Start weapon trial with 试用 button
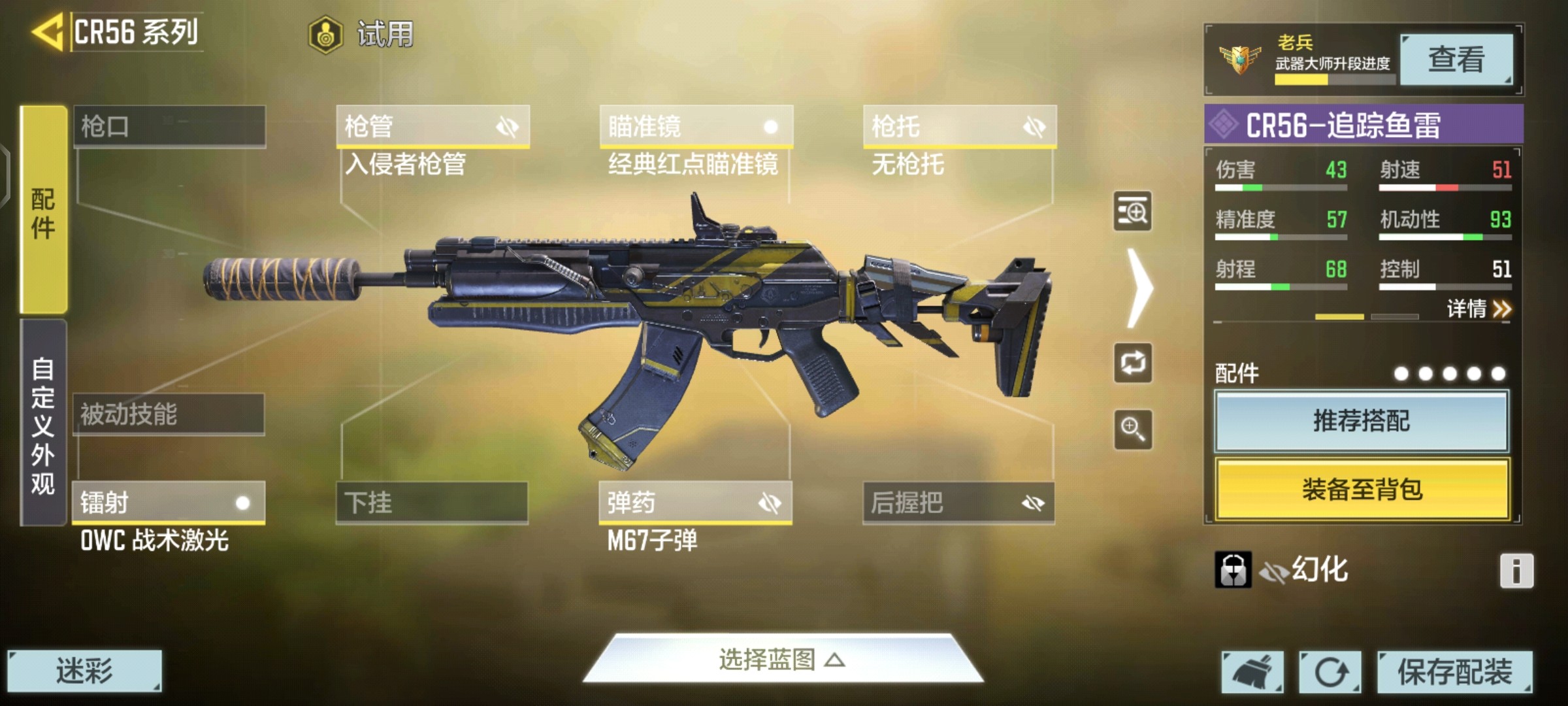Viewport: 1568px width, 706px height. click(x=361, y=34)
